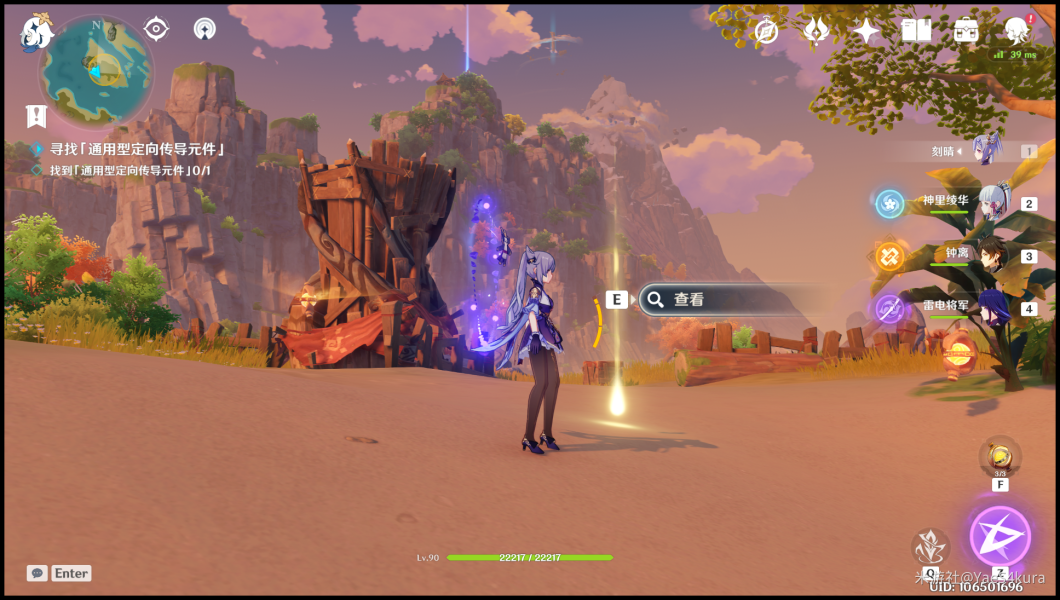Click the eye-shaped icon beside the minimap
This screenshot has height=600, width=1060.
[156, 28]
